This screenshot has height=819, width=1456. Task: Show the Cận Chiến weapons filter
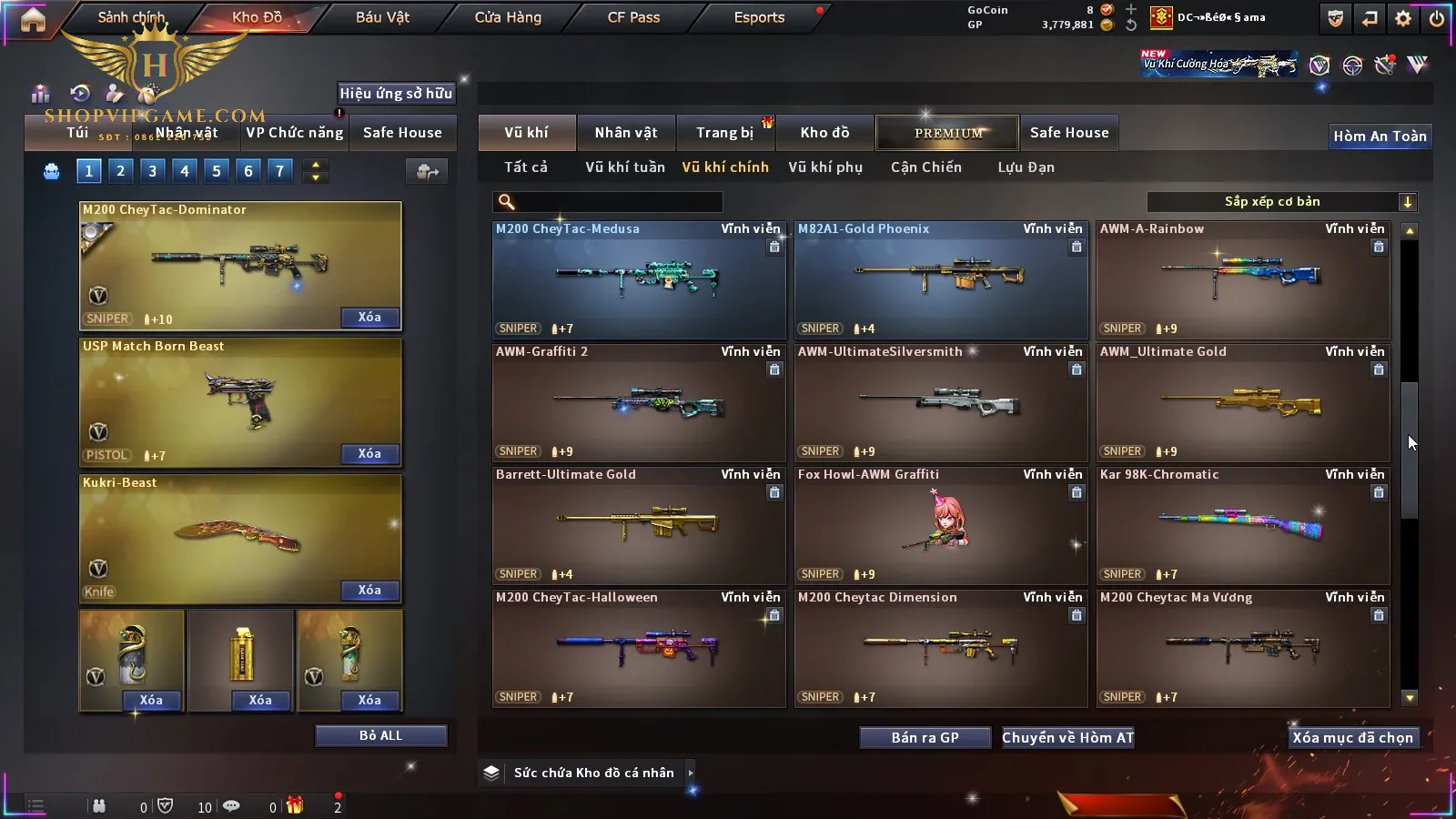tap(925, 167)
